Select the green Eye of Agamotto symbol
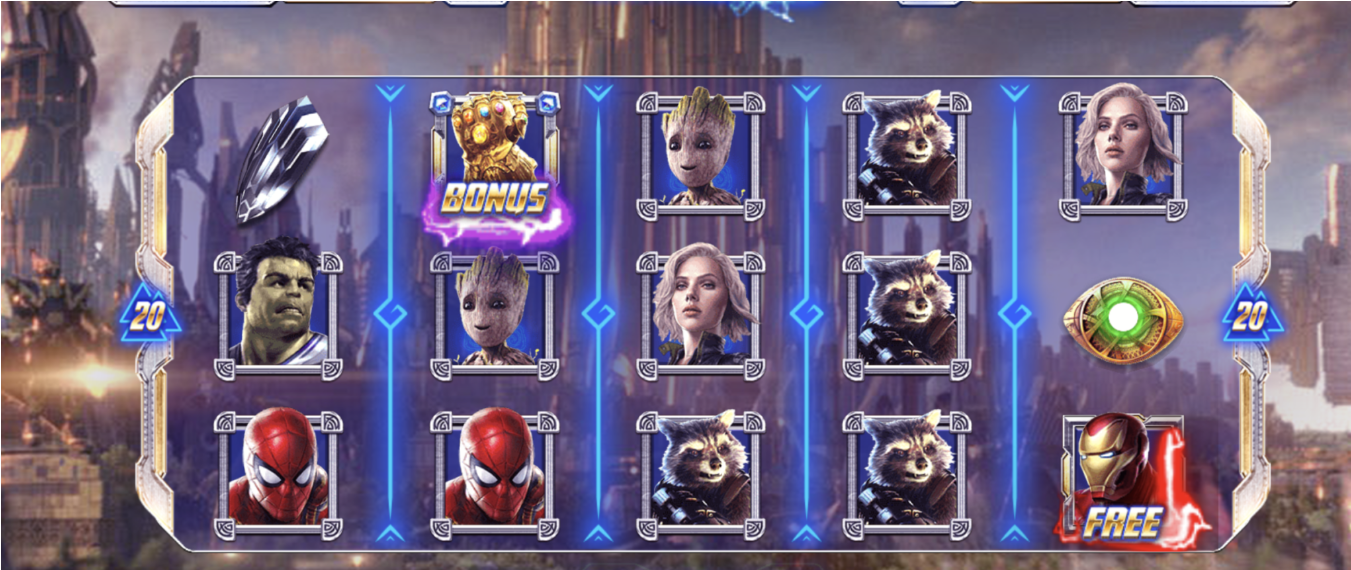1351x570 pixels. pyautogui.click(x=1123, y=319)
